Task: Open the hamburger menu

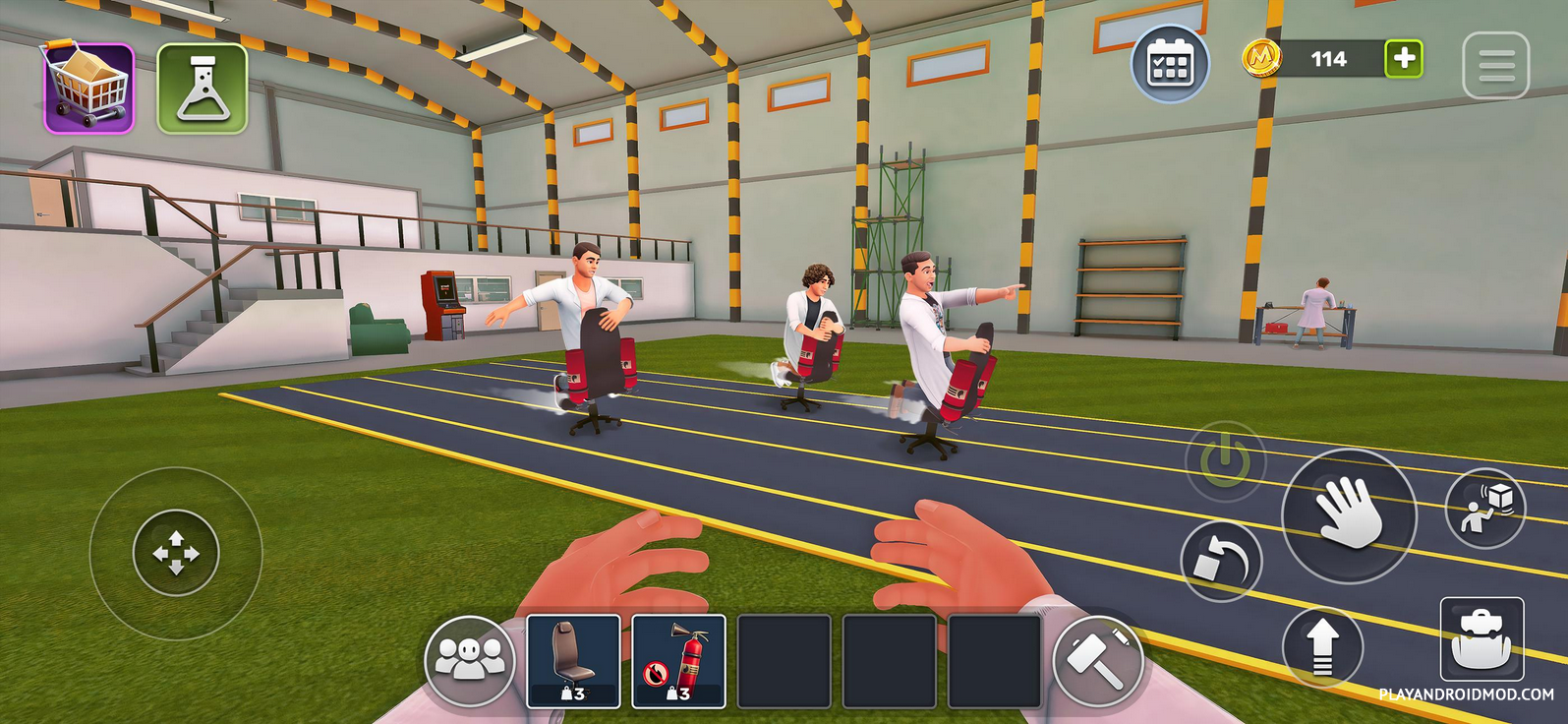Action: 1495,66
